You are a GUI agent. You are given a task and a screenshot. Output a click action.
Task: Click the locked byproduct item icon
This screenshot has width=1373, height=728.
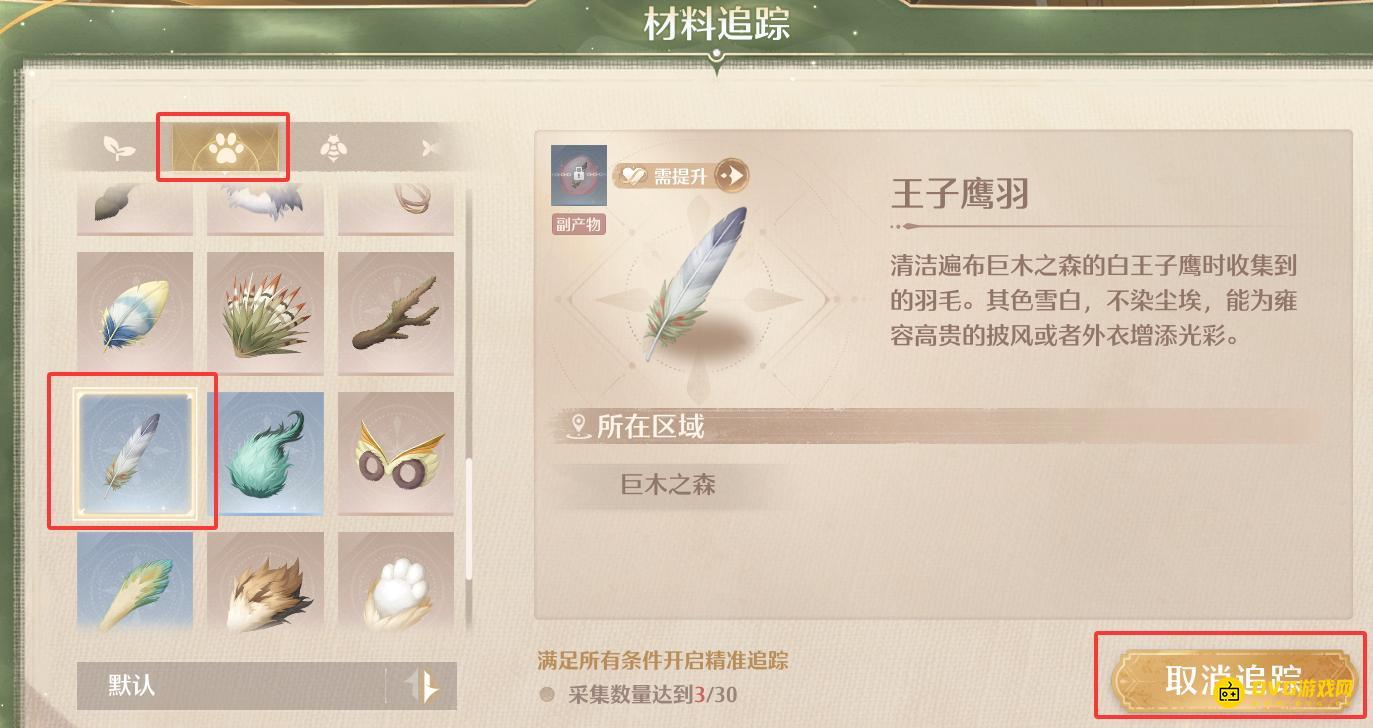(579, 175)
